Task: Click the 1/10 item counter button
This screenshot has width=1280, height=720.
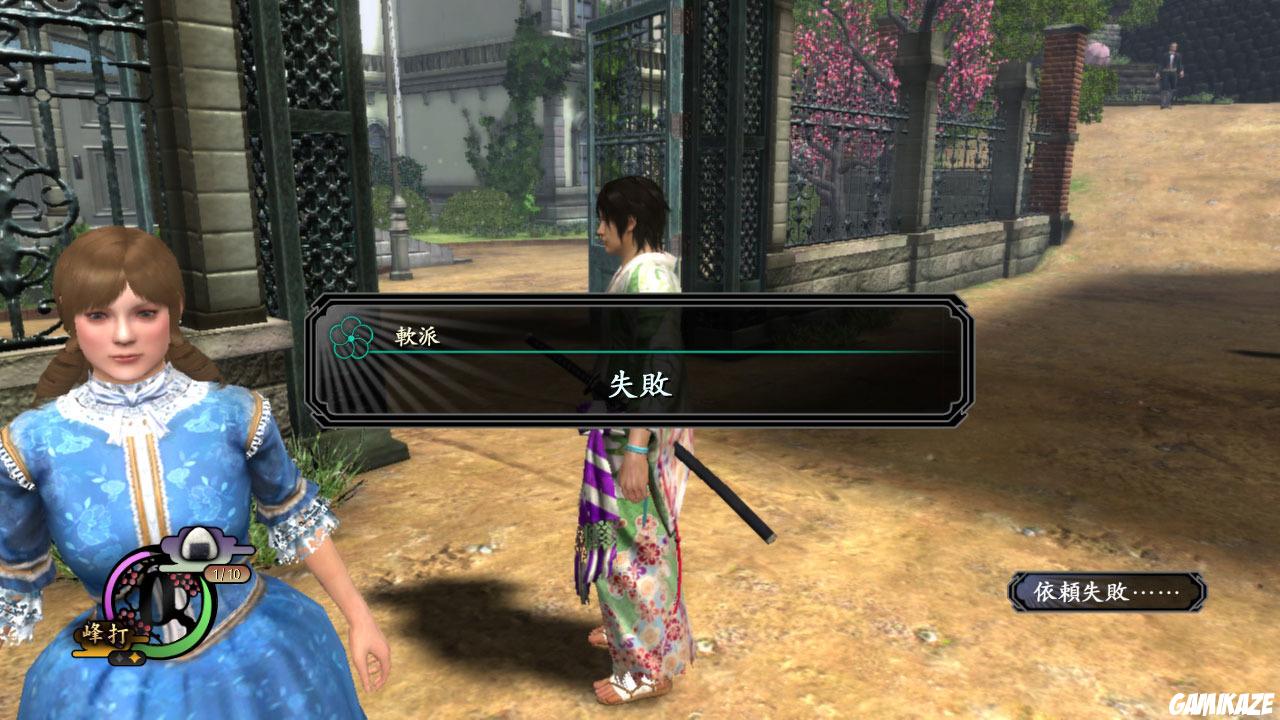Action: 227,574
